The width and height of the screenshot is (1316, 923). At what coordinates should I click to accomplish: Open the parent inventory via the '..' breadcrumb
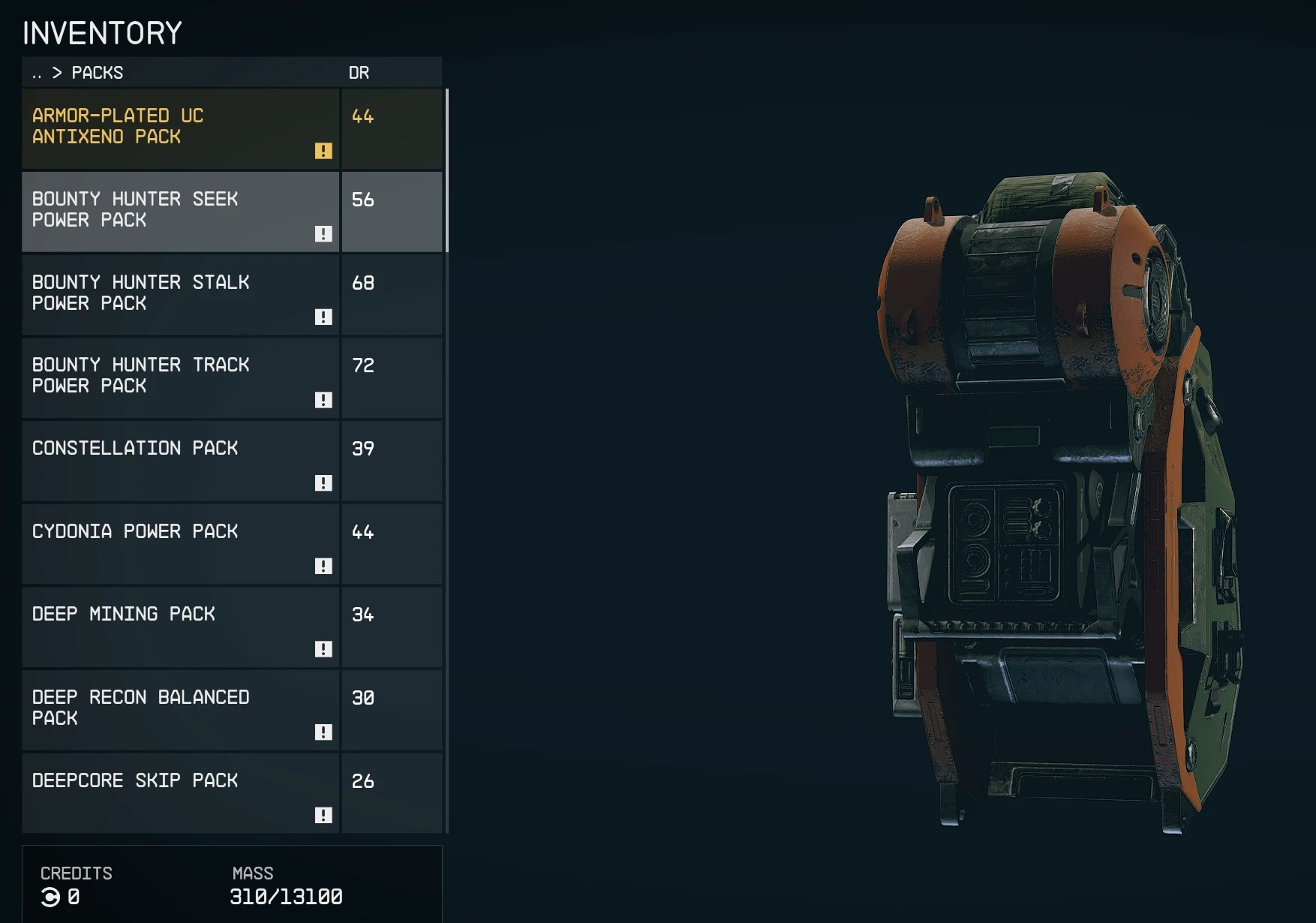click(36, 73)
